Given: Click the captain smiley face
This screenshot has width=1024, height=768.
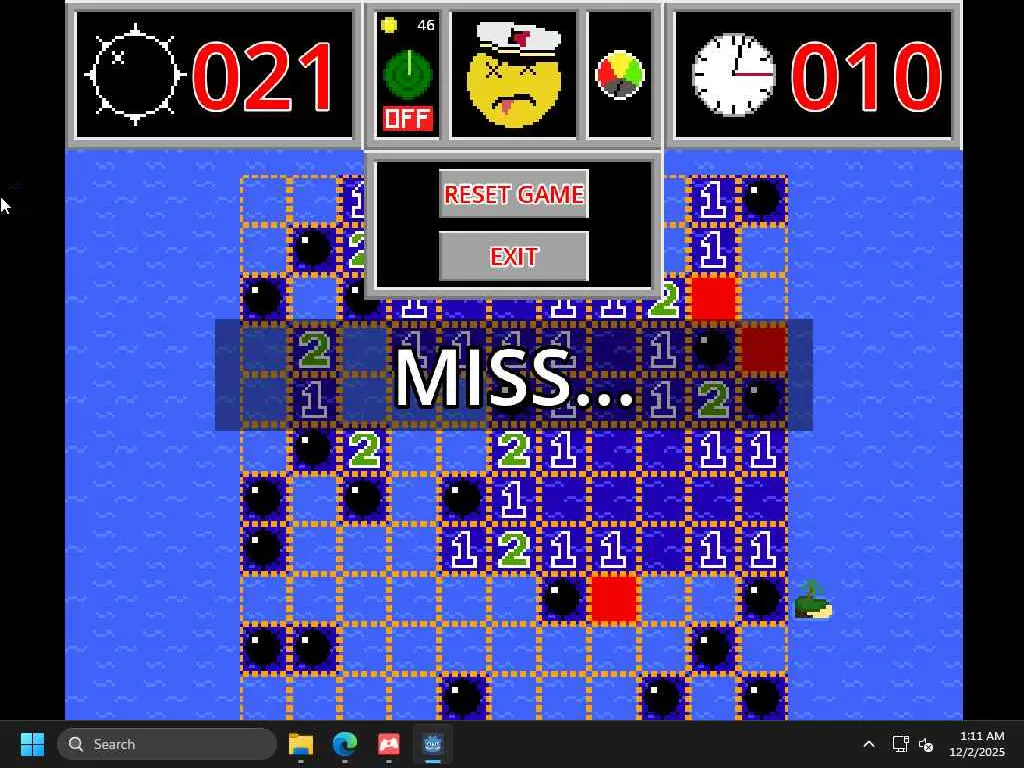Looking at the screenshot, I should coord(514,76).
